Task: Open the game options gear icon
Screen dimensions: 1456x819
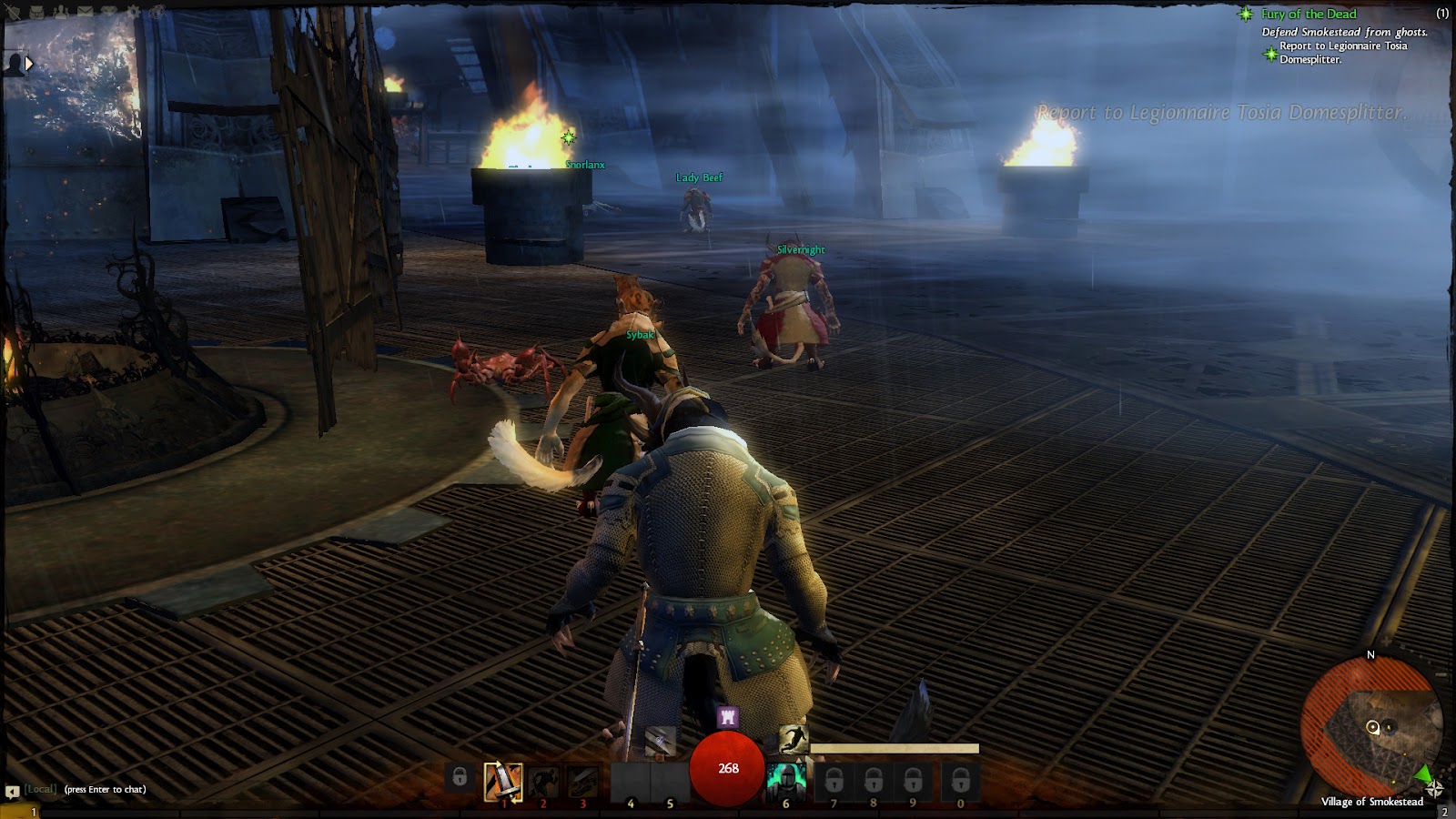Action: pyautogui.click(x=134, y=13)
